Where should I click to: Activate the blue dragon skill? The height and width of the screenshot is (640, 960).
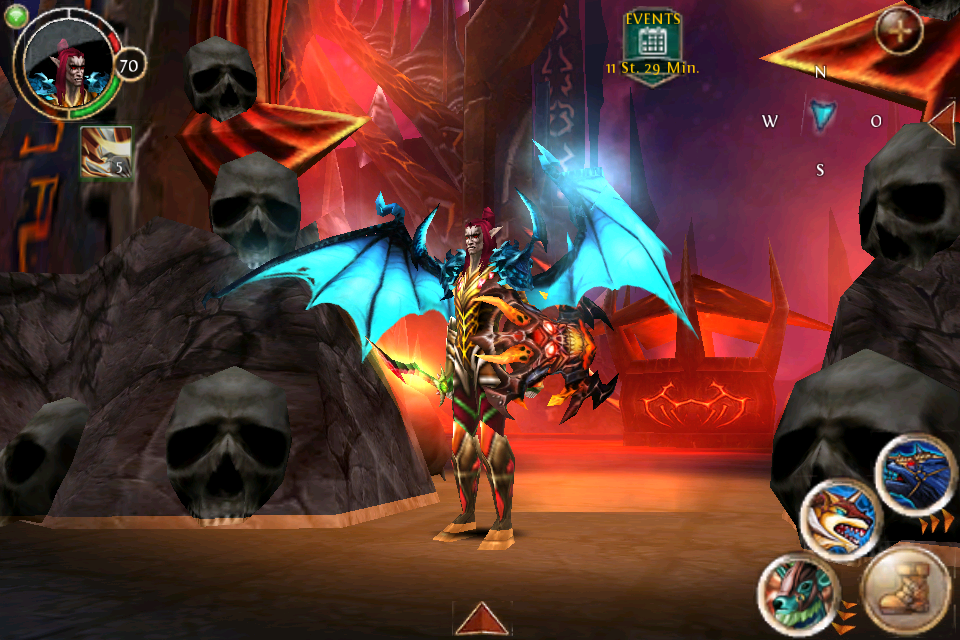click(915, 473)
